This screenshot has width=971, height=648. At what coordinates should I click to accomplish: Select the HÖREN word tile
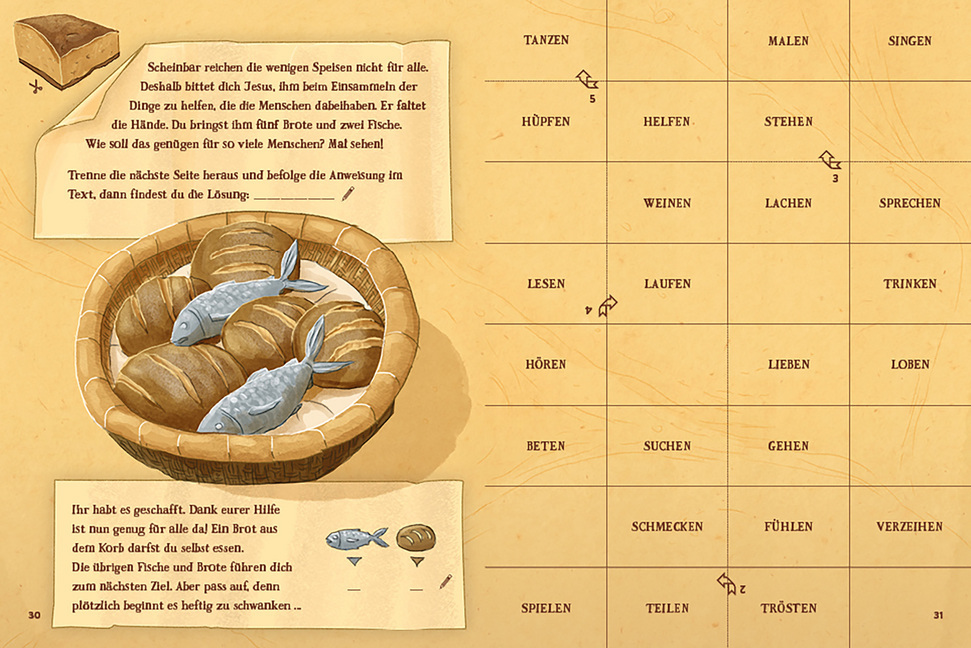click(546, 365)
